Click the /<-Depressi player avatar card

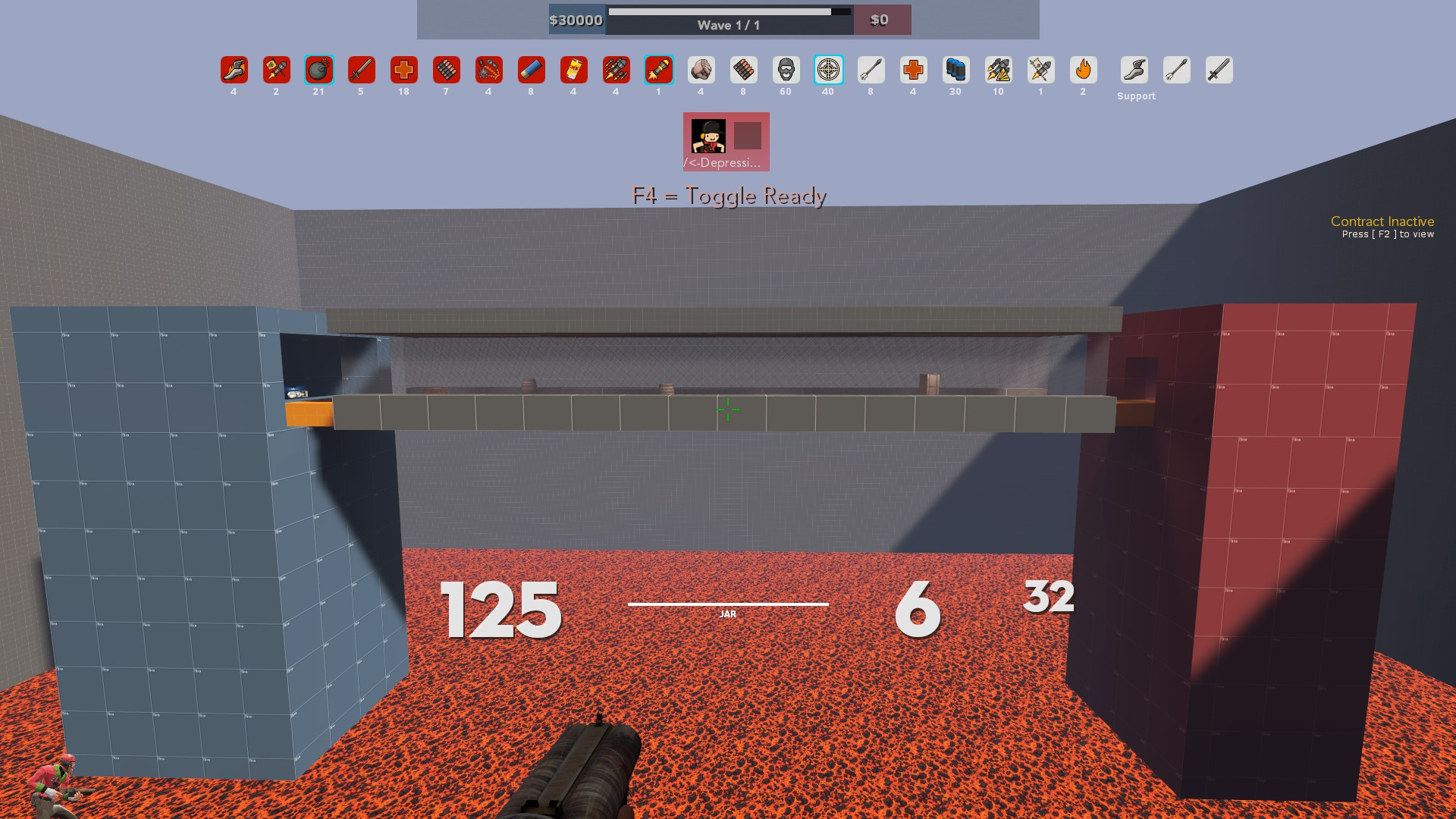(x=725, y=142)
